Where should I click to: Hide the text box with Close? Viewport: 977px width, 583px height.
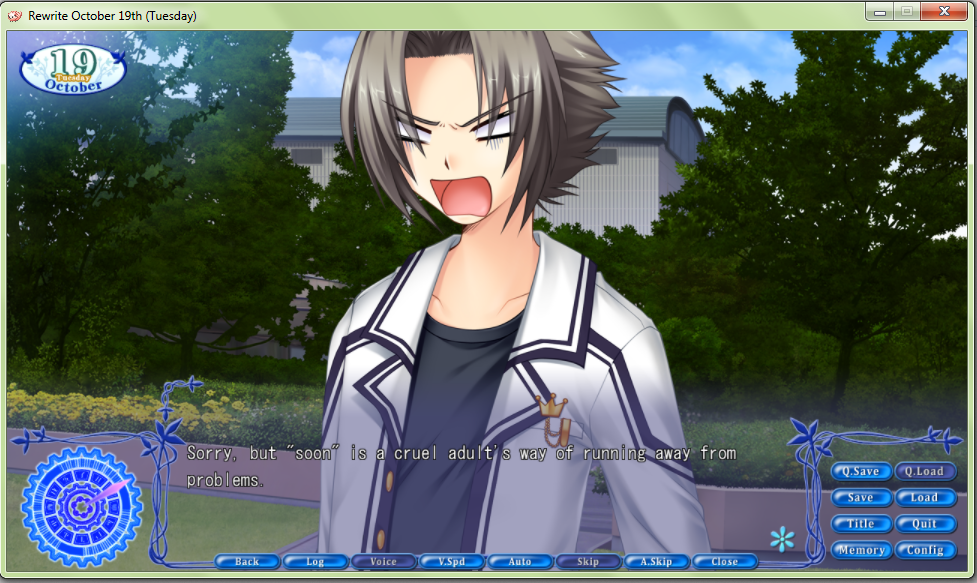(724, 562)
